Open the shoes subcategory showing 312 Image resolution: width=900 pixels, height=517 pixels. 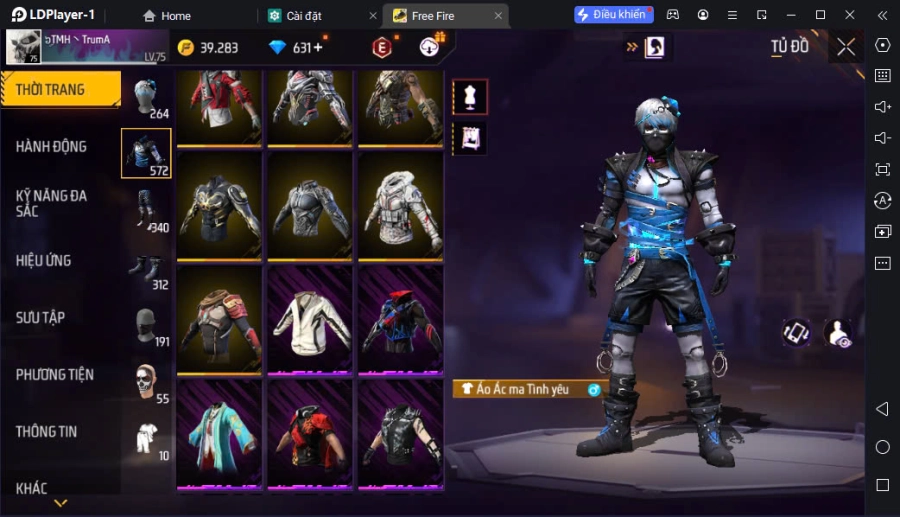pyautogui.click(x=146, y=268)
